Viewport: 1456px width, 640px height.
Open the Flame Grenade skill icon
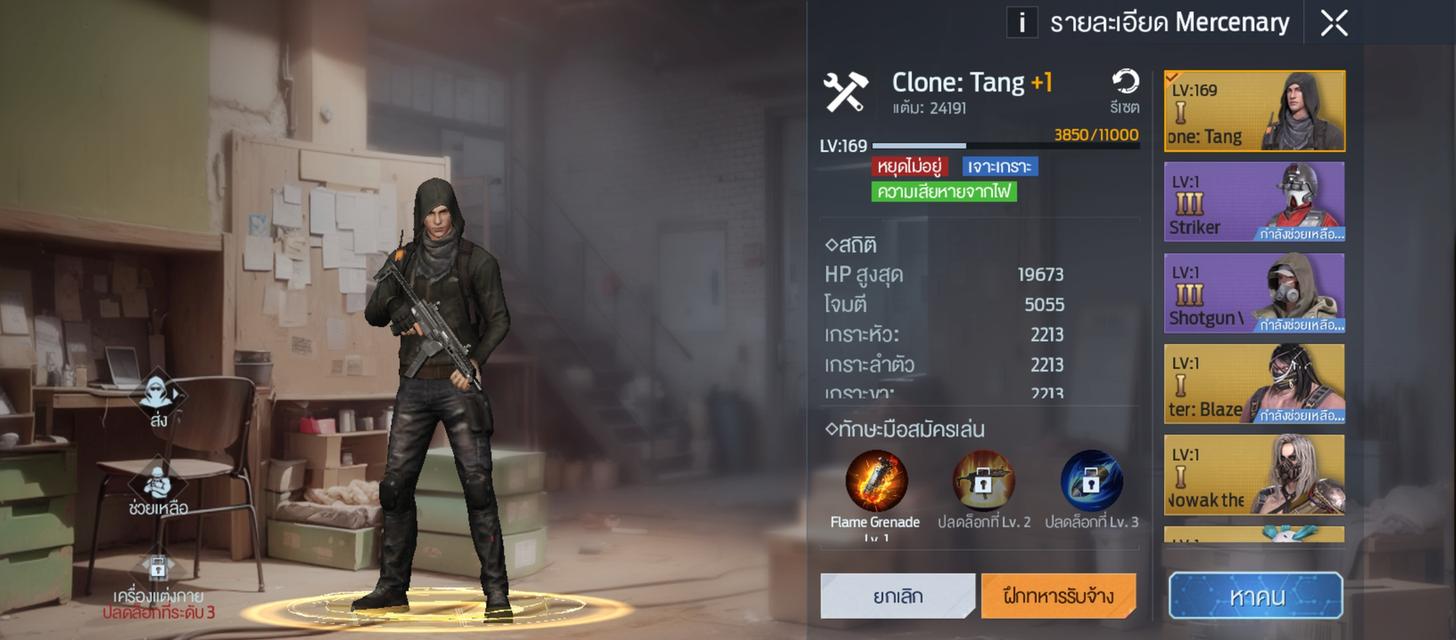(x=876, y=482)
